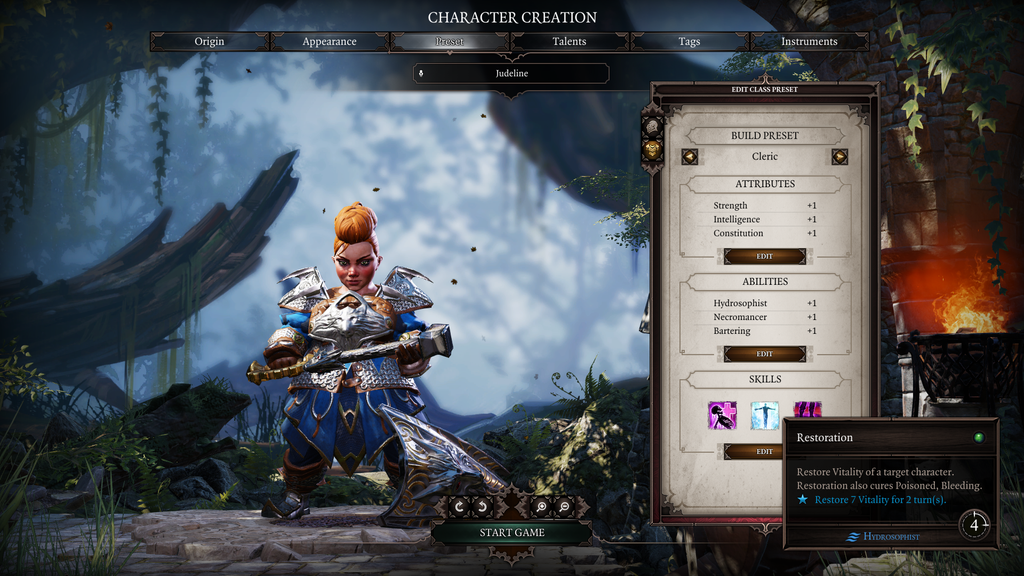Screen dimensions: 1024x576
Task: Go to the Talents tab
Action: click(569, 41)
